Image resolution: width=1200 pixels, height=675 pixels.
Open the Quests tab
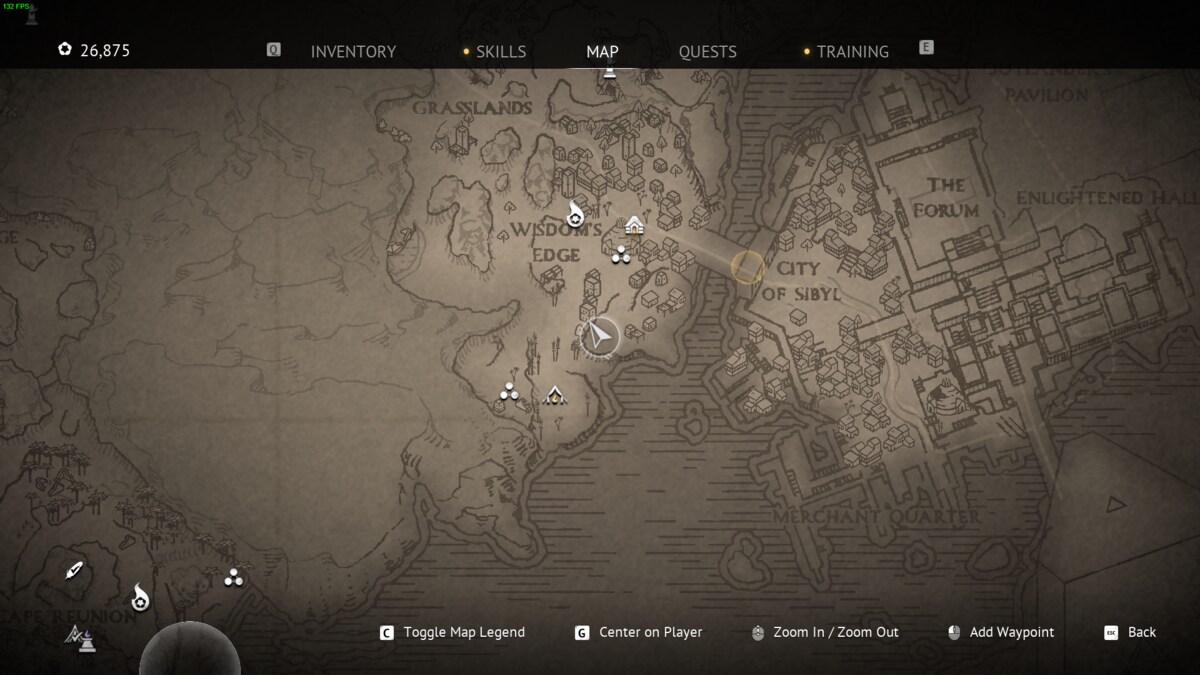[707, 52]
